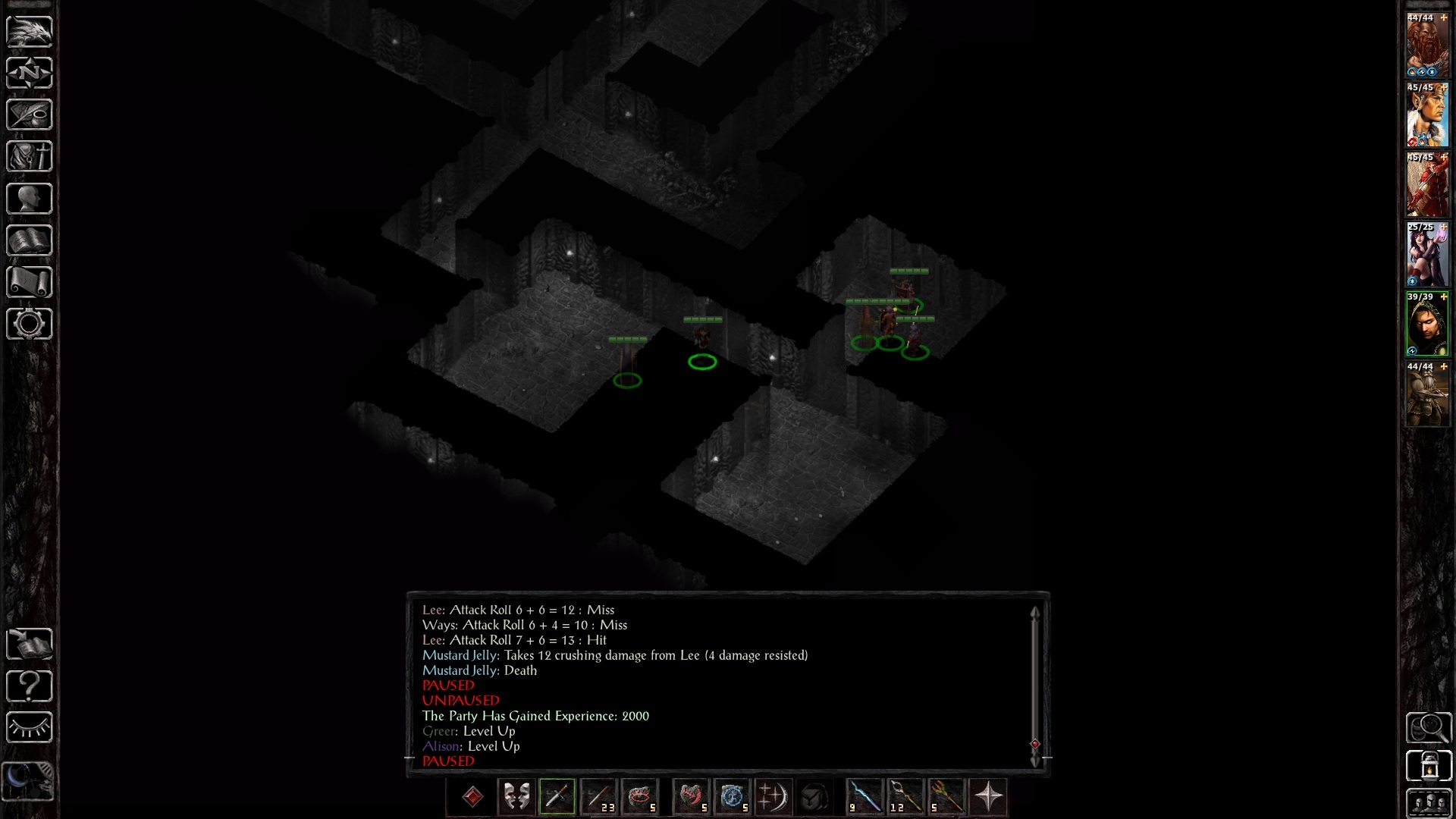Open the character record head icon
The height and width of the screenshot is (819, 1456).
pos(30,199)
